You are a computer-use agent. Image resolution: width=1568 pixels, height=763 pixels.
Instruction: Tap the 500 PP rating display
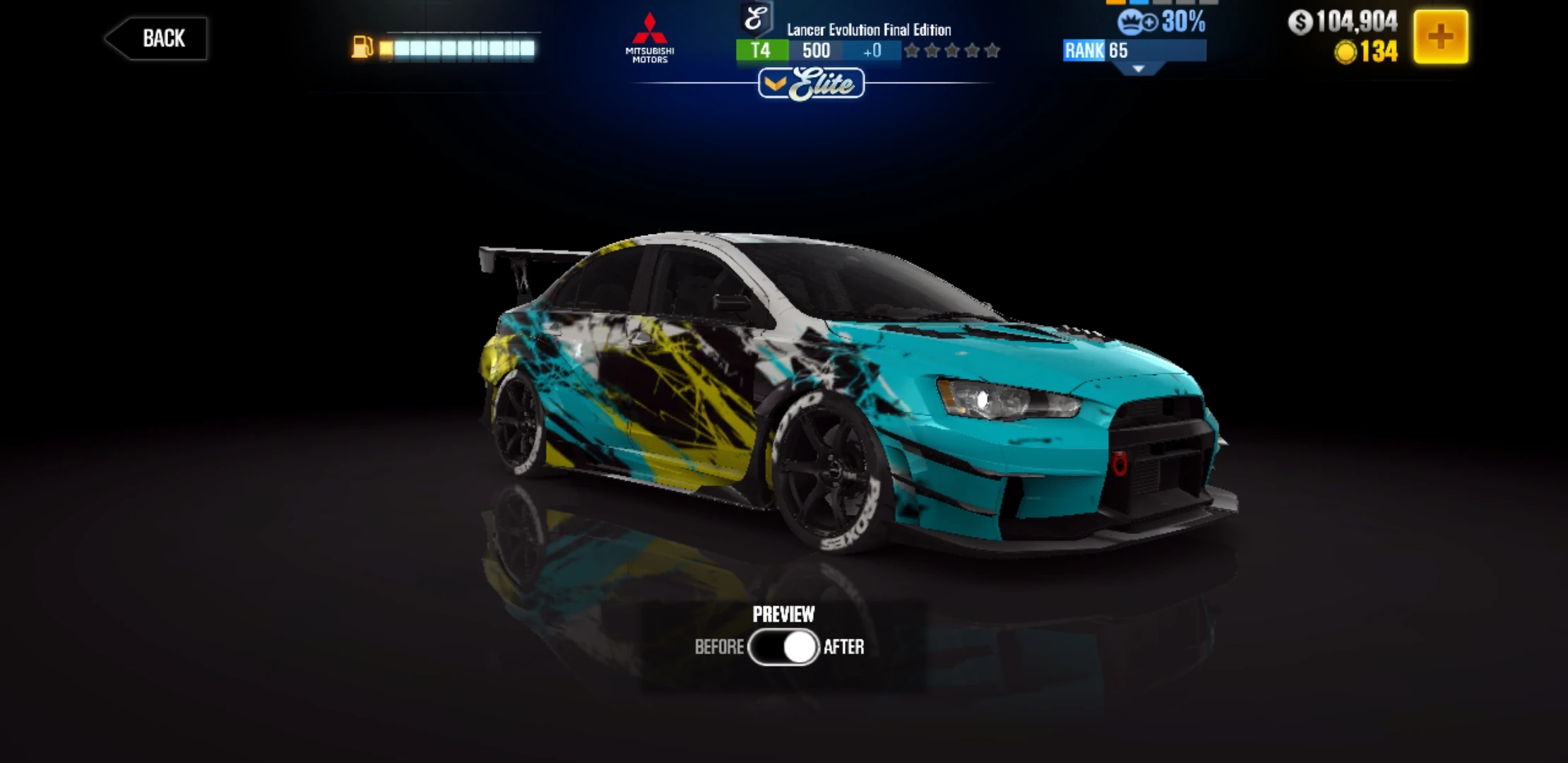(x=816, y=50)
